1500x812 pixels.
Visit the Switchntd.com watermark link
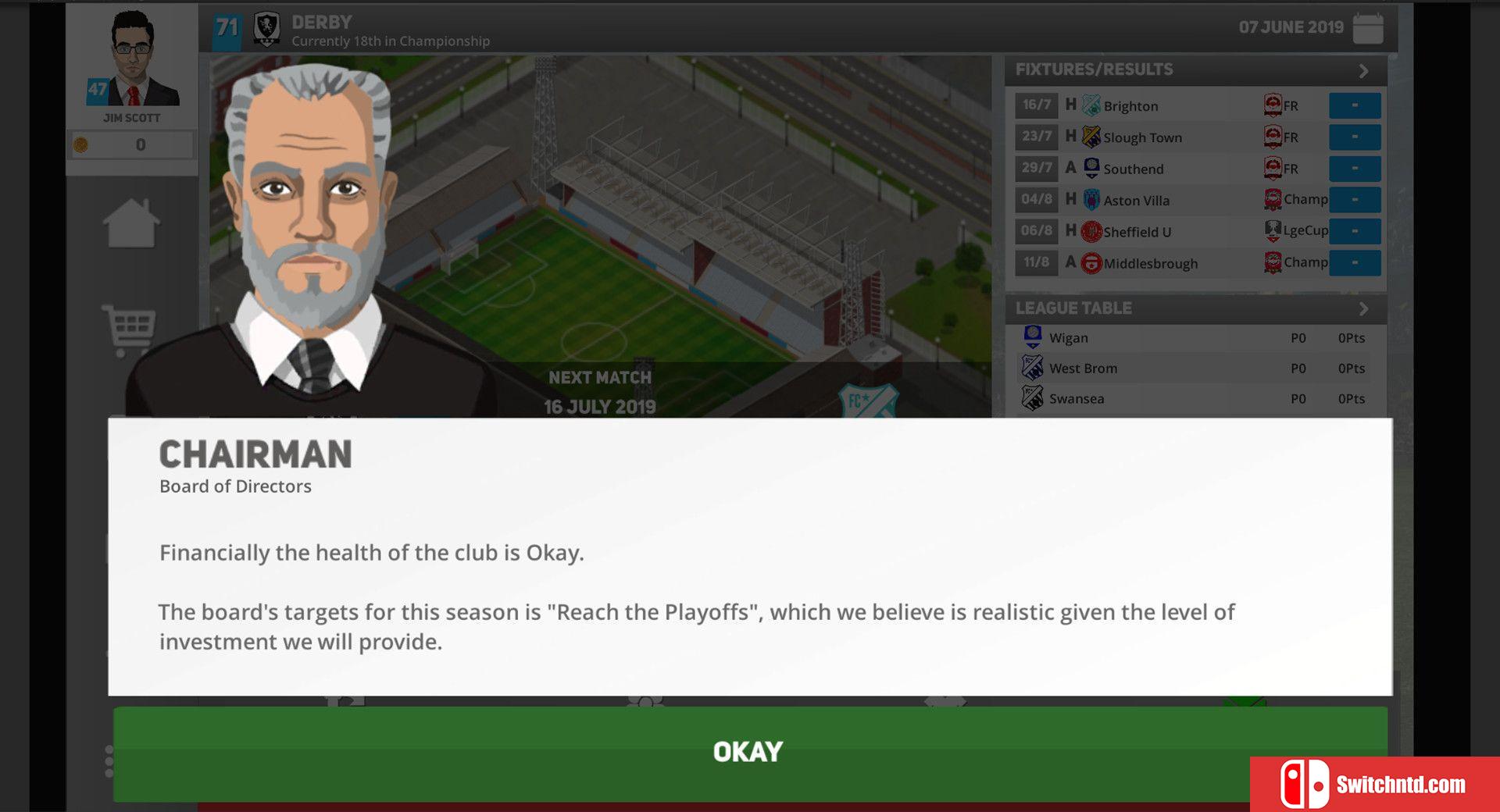tap(1375, 784)
